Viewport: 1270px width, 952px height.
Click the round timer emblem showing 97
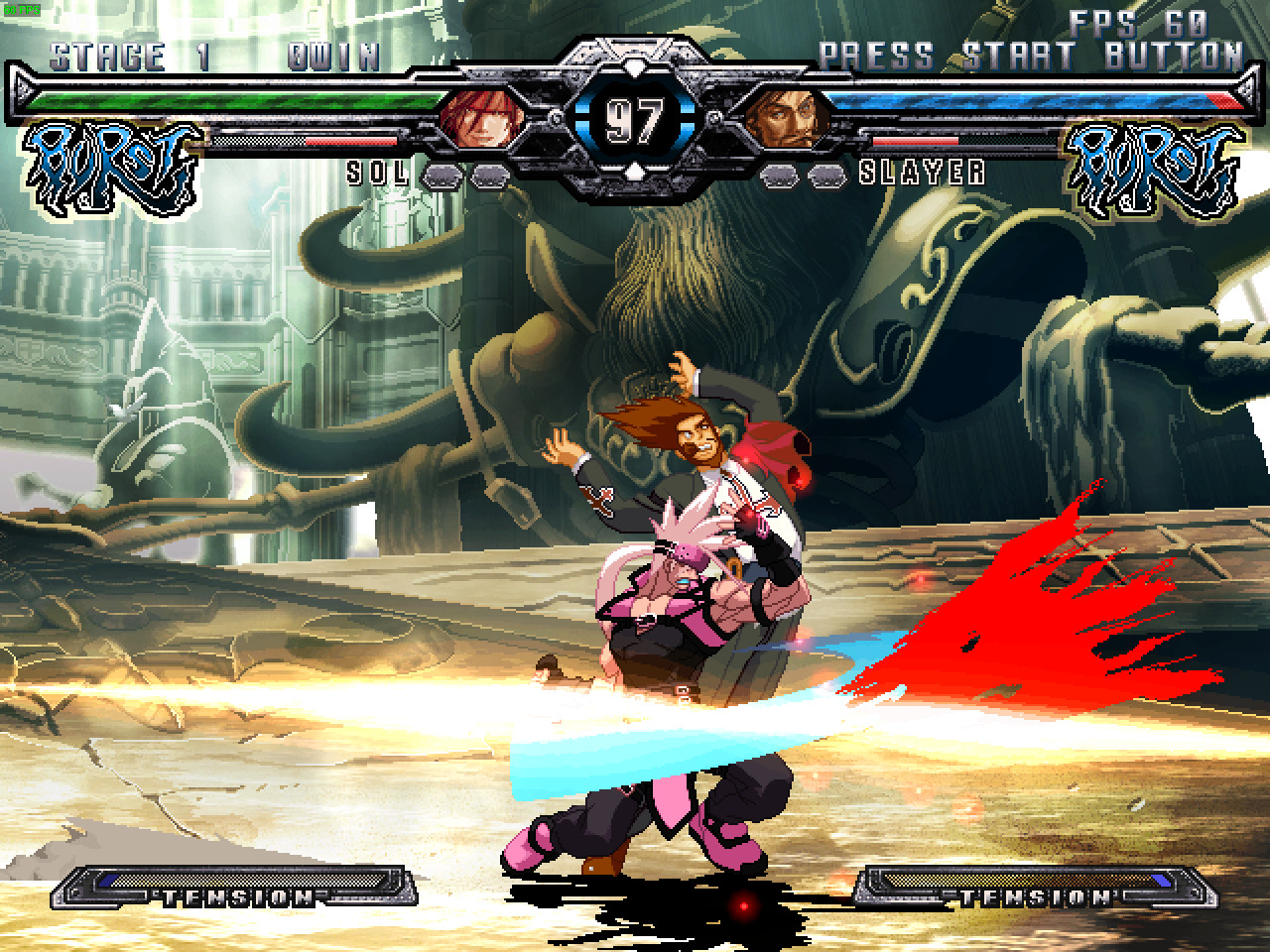click(x=632, y=119)
